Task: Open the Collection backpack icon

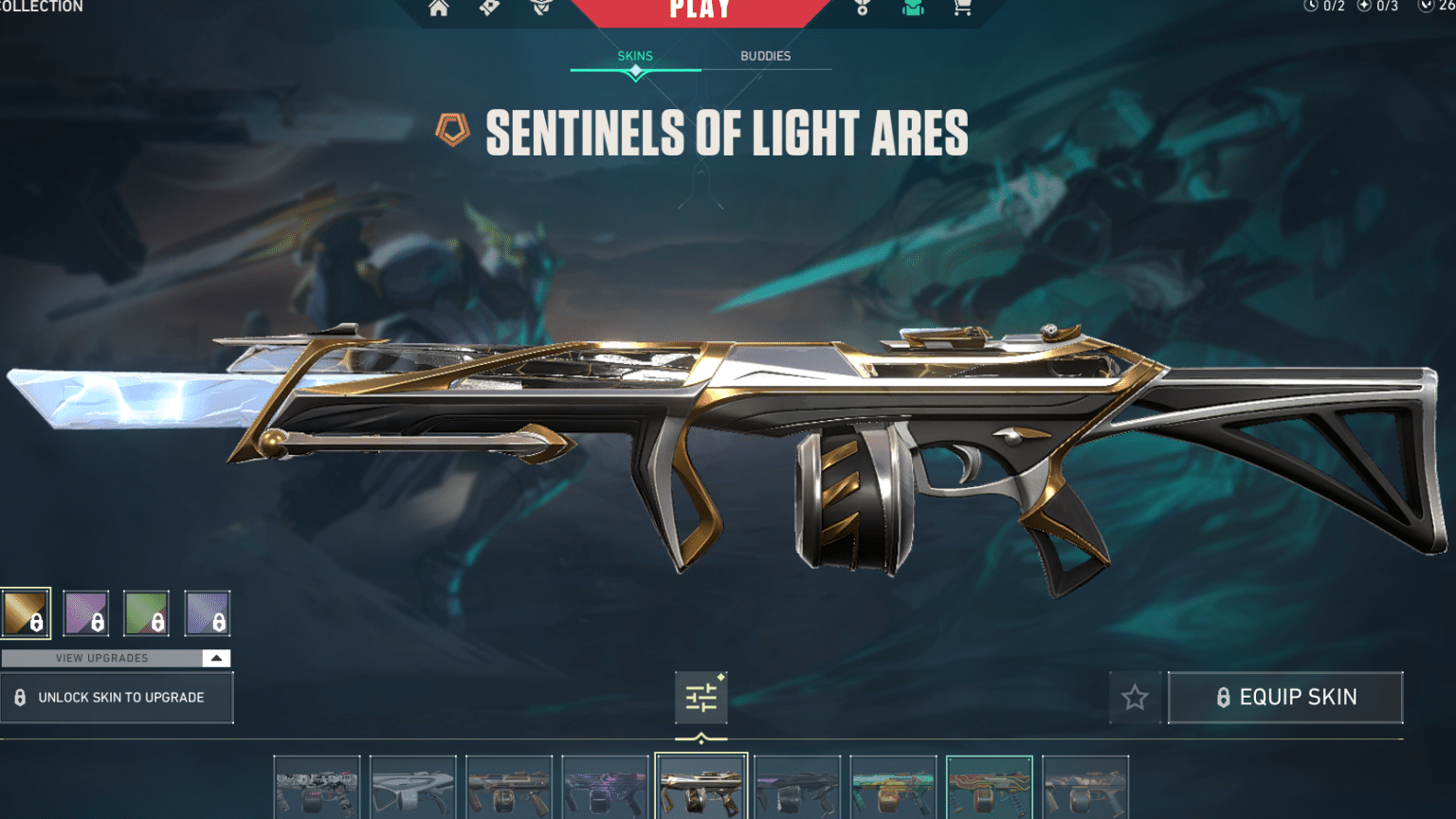Action: click(912, 9)
